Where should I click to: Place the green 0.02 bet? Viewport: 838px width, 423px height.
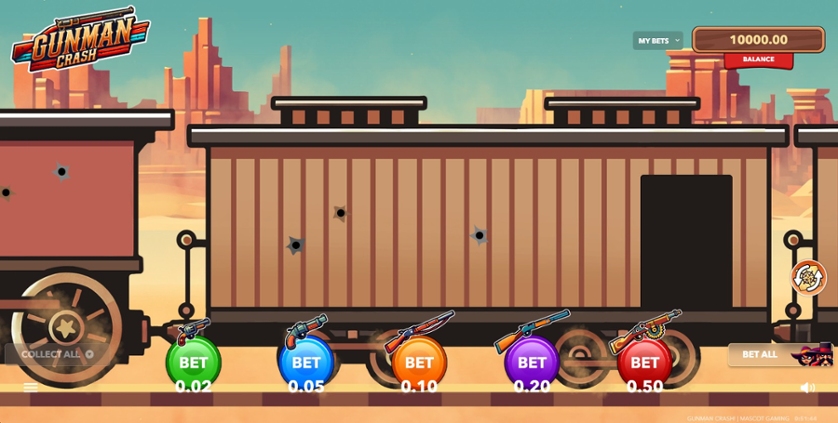point(193,363)
